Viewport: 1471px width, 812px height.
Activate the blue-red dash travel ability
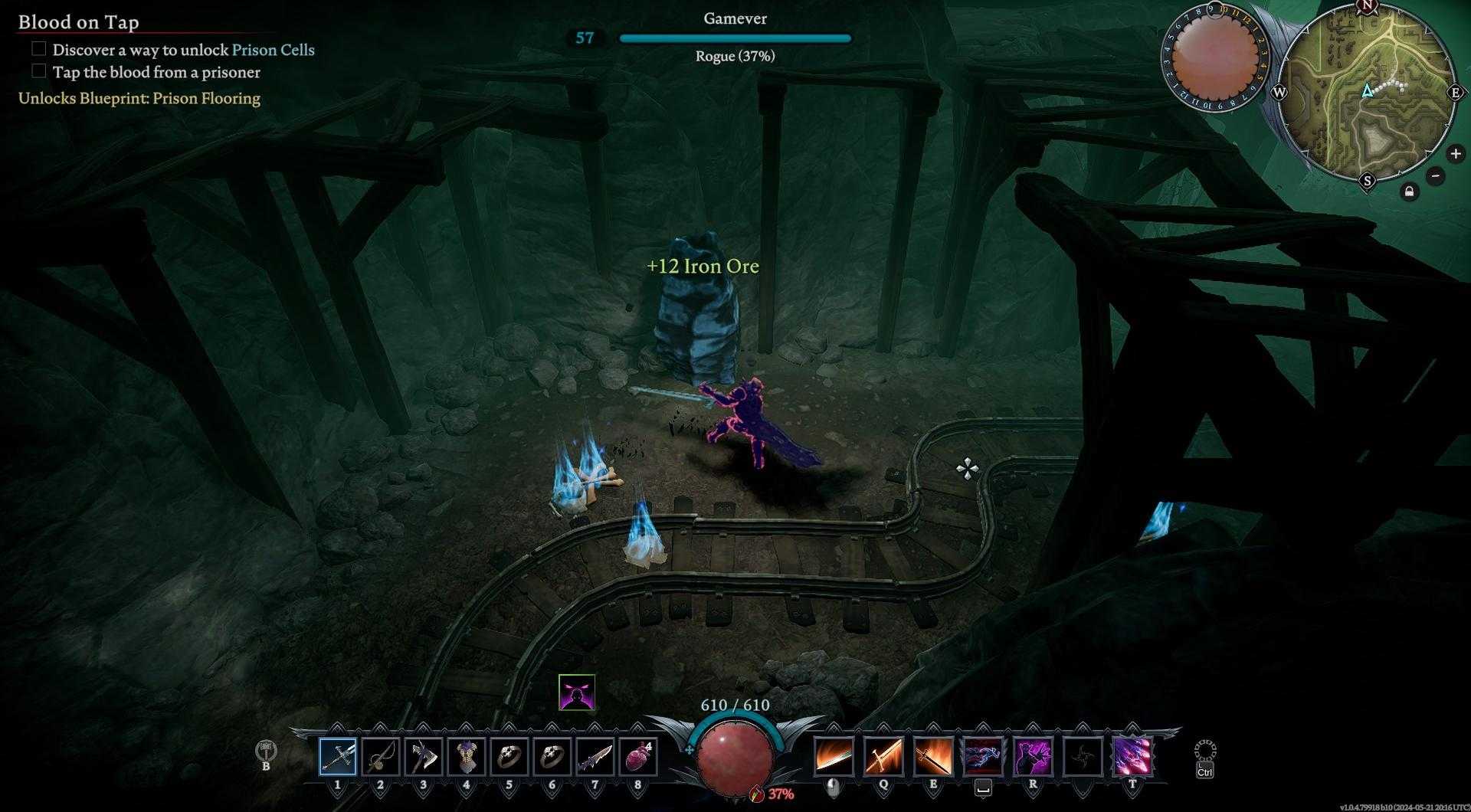click(x=983, y=757)
